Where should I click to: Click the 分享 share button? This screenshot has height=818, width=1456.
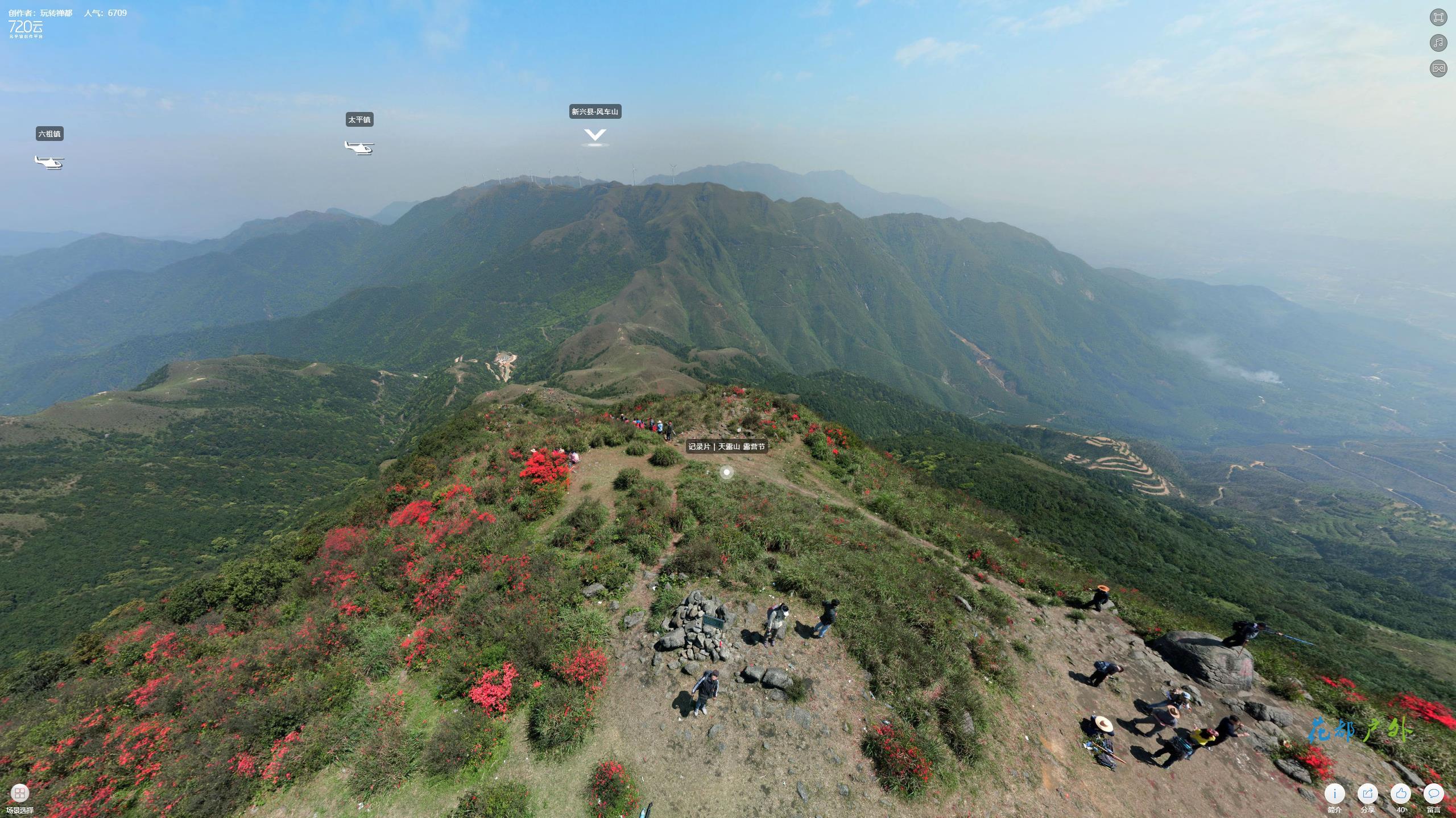pos(1367,794)
